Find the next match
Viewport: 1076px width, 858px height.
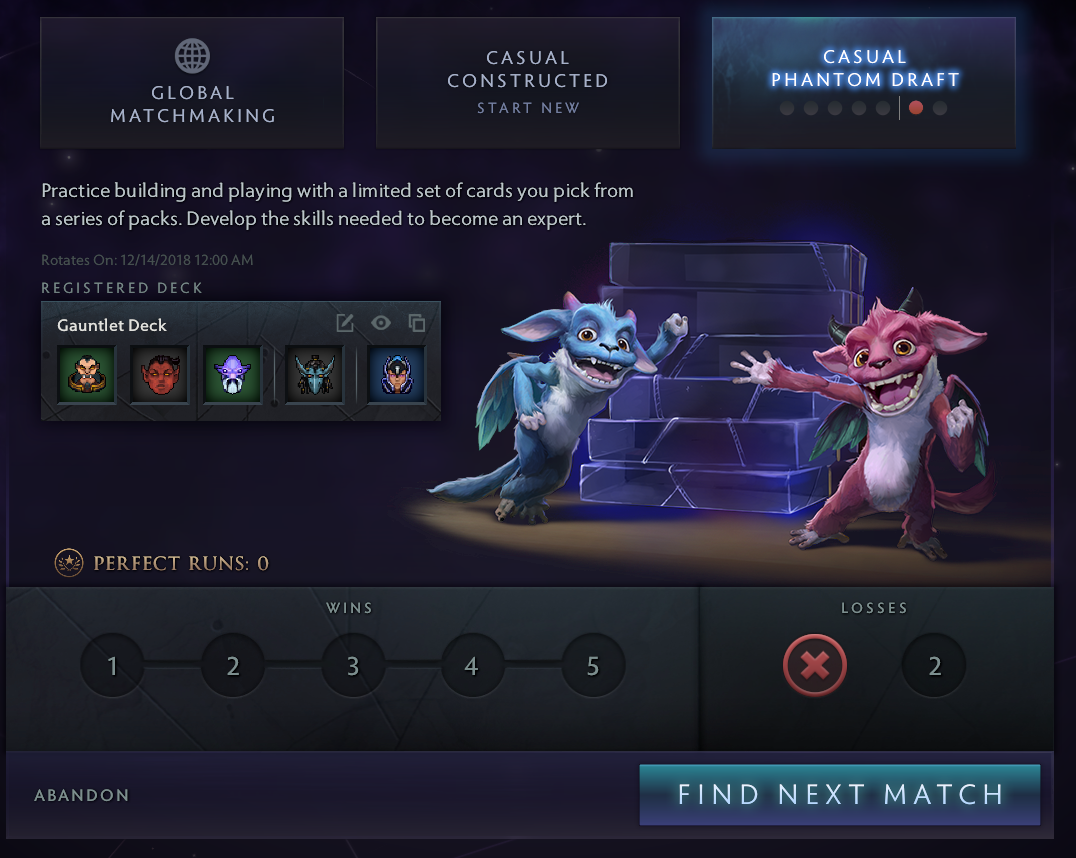tap(840, 795)
